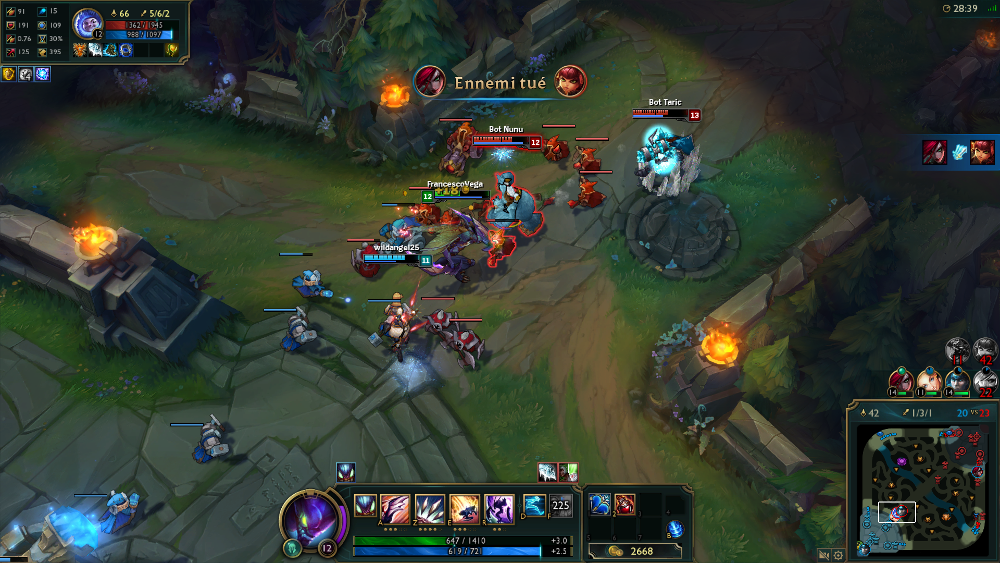This screenshot has width=1000, height=563.
Task: Select the red-haired ally portrait above the minimap
Action: tap(902, 381)
